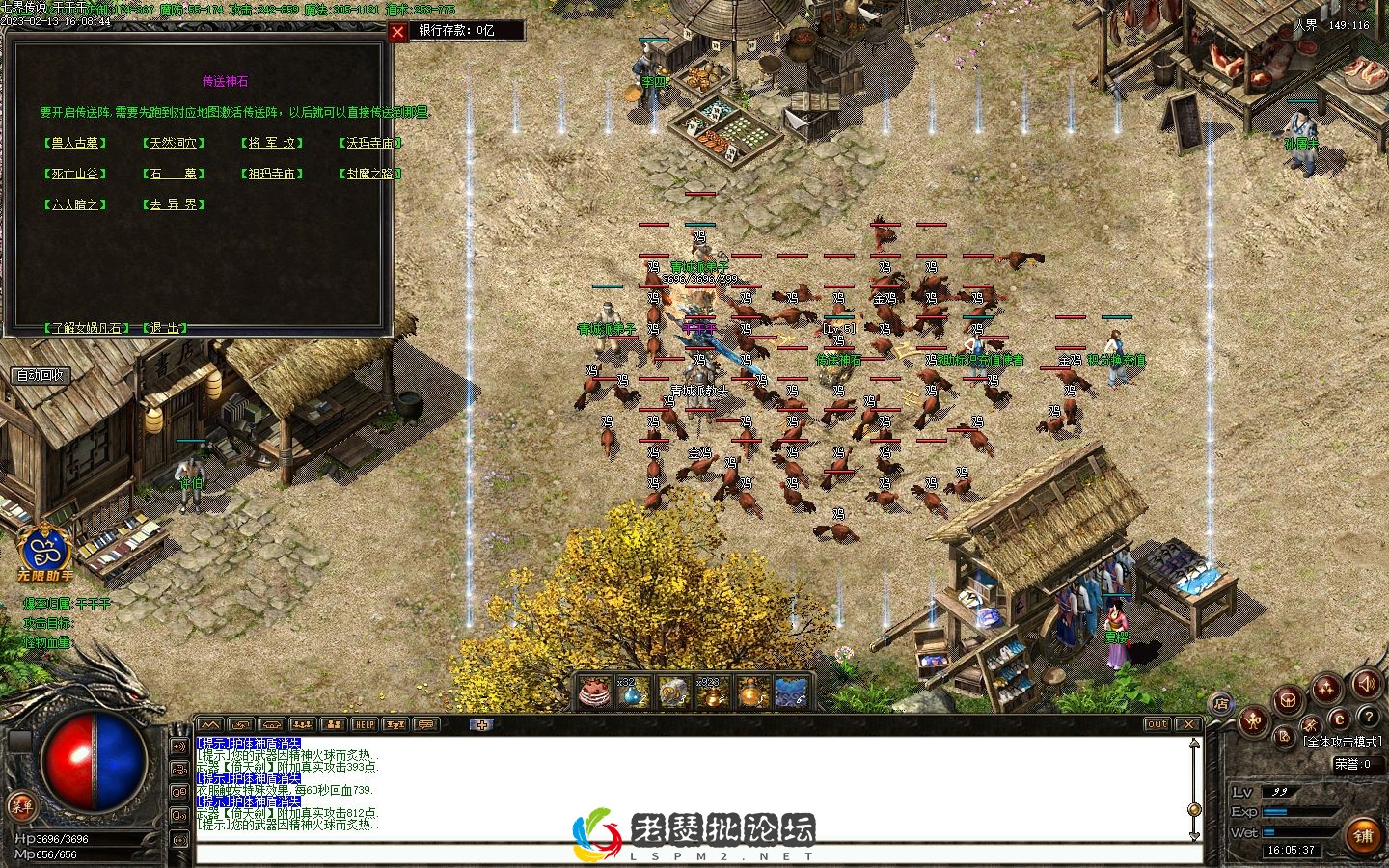Image resolution: width=1389 pixels, height=868 pixels.
Task: Click the minimap icon above the chat window
Action: pos(209,724)
